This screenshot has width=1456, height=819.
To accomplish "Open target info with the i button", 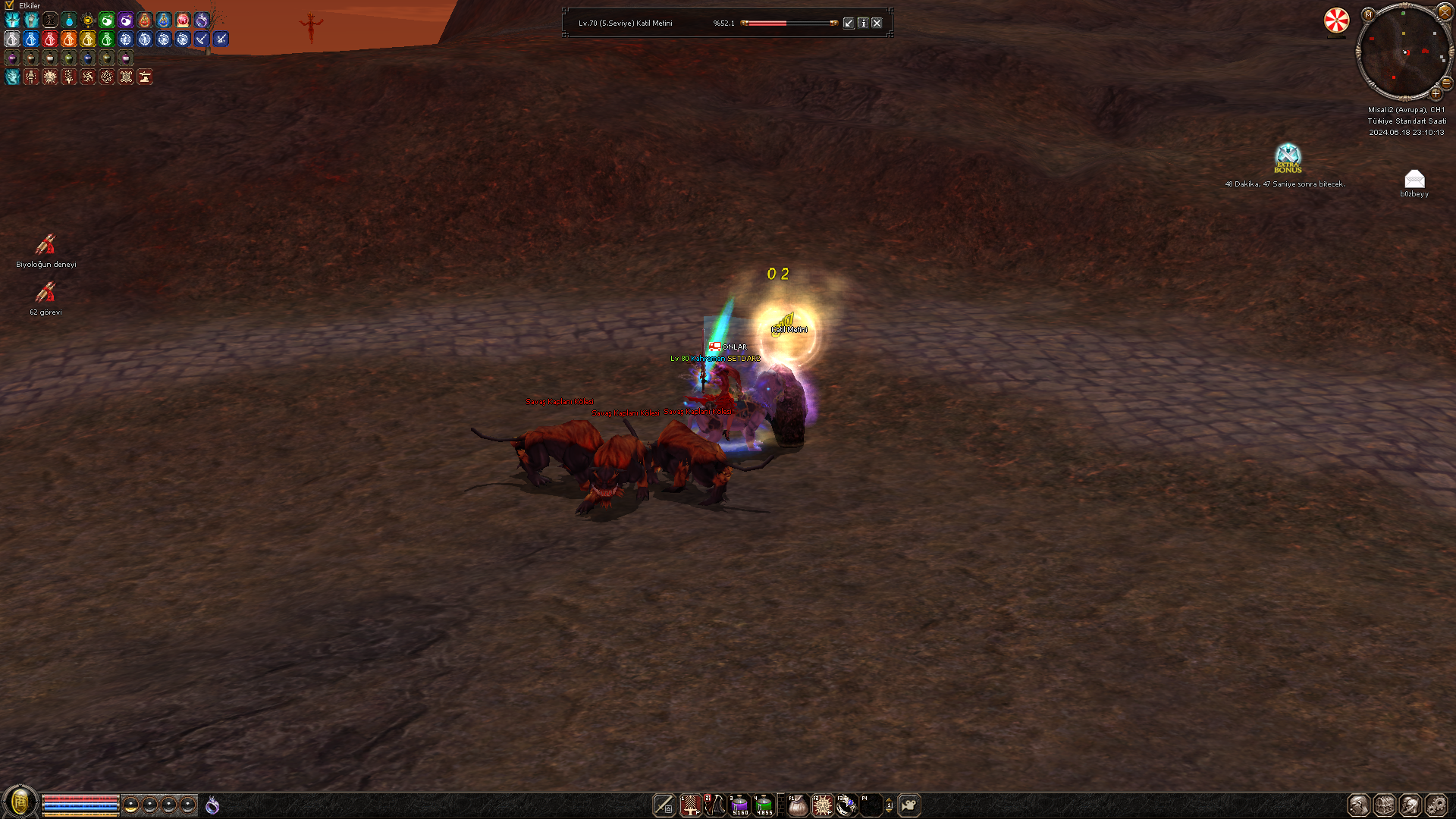I will pyautogui.click(x=863, y=23).
